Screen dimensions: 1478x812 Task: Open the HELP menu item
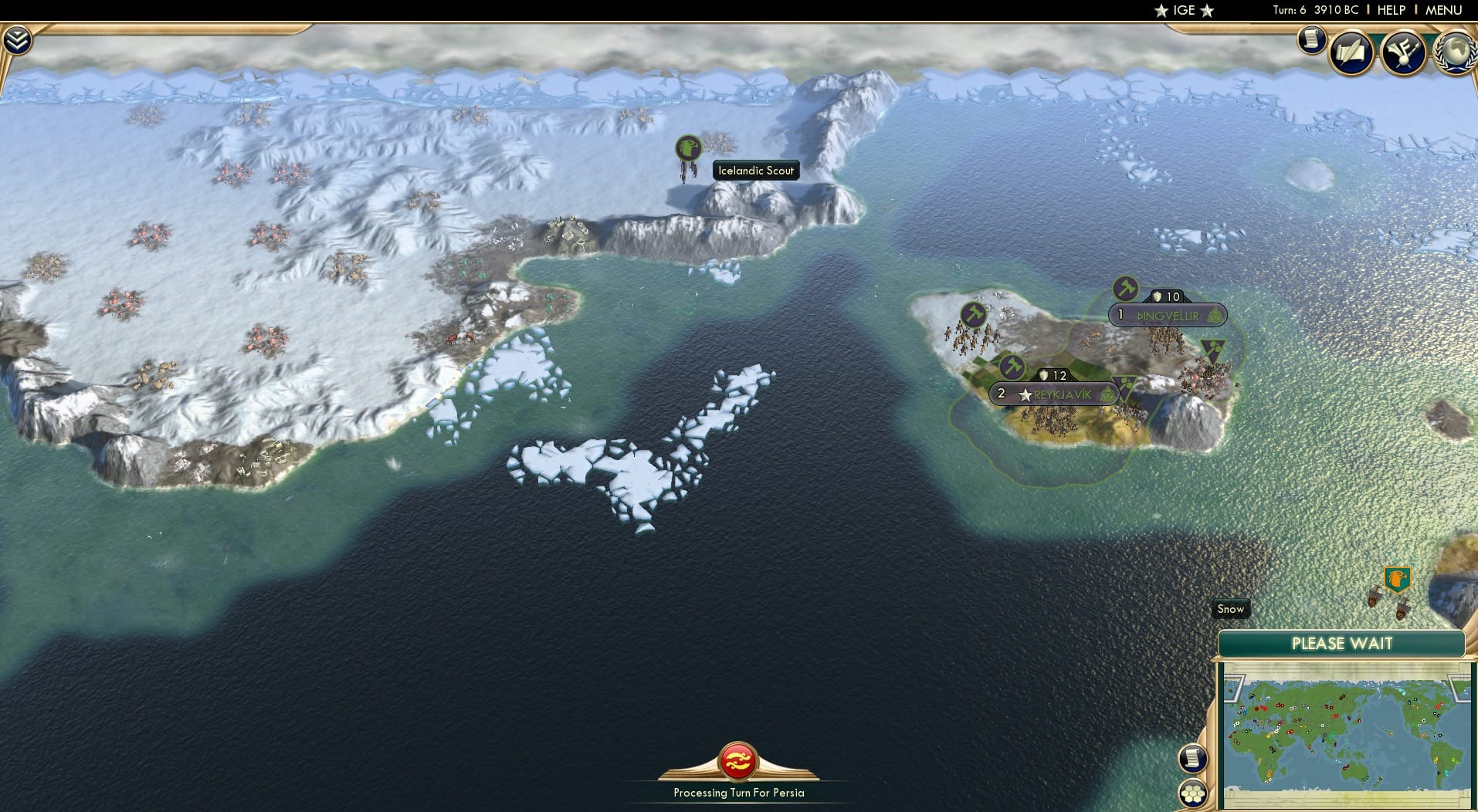click(x=1391, y=10)
